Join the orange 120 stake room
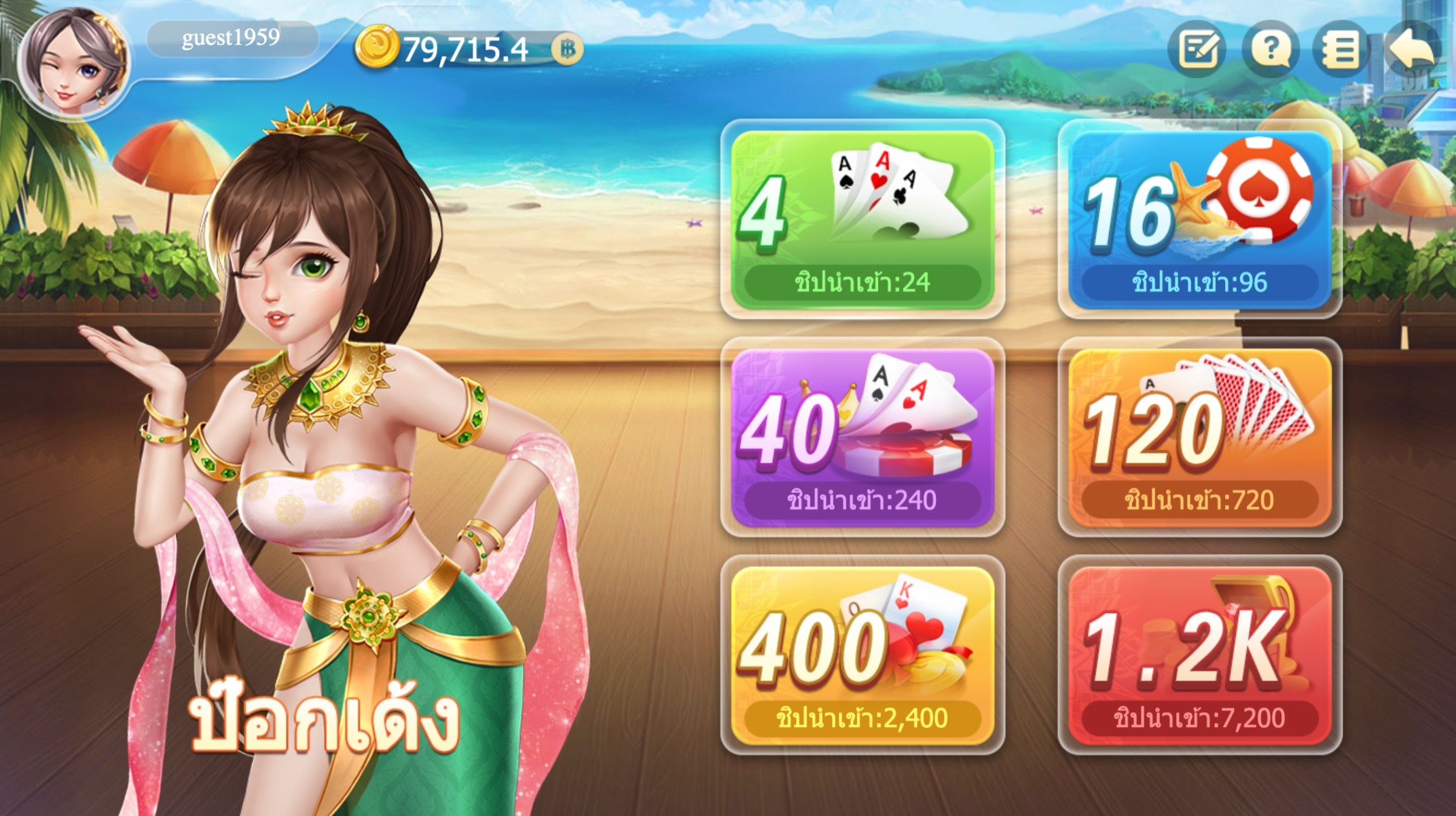Screen dimensions: 1456x816 (x=1199, y=437)
